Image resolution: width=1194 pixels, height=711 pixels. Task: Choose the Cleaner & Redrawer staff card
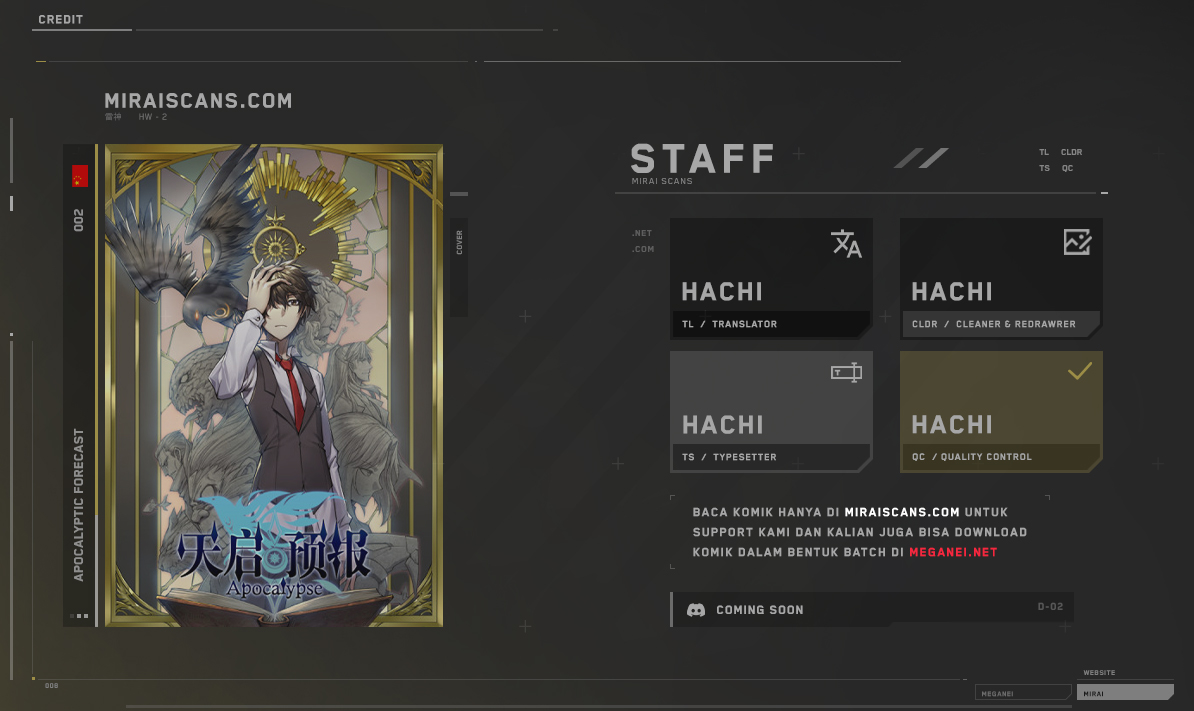(1001, 278)
